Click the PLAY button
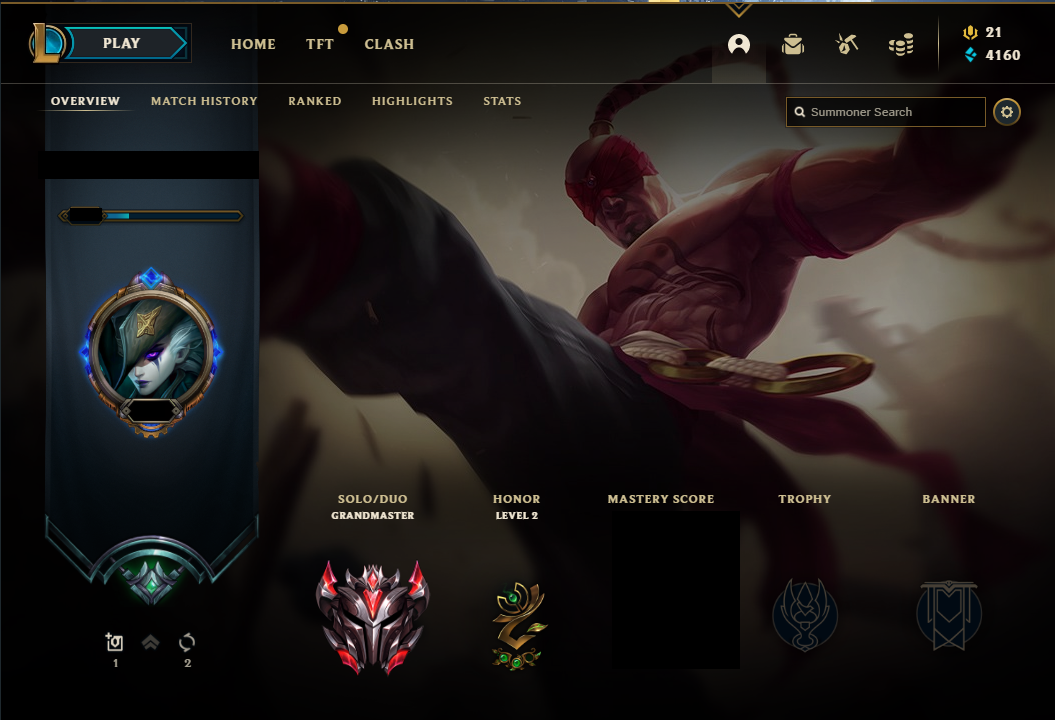1055x720 pixels. click(x=123, y=44)
